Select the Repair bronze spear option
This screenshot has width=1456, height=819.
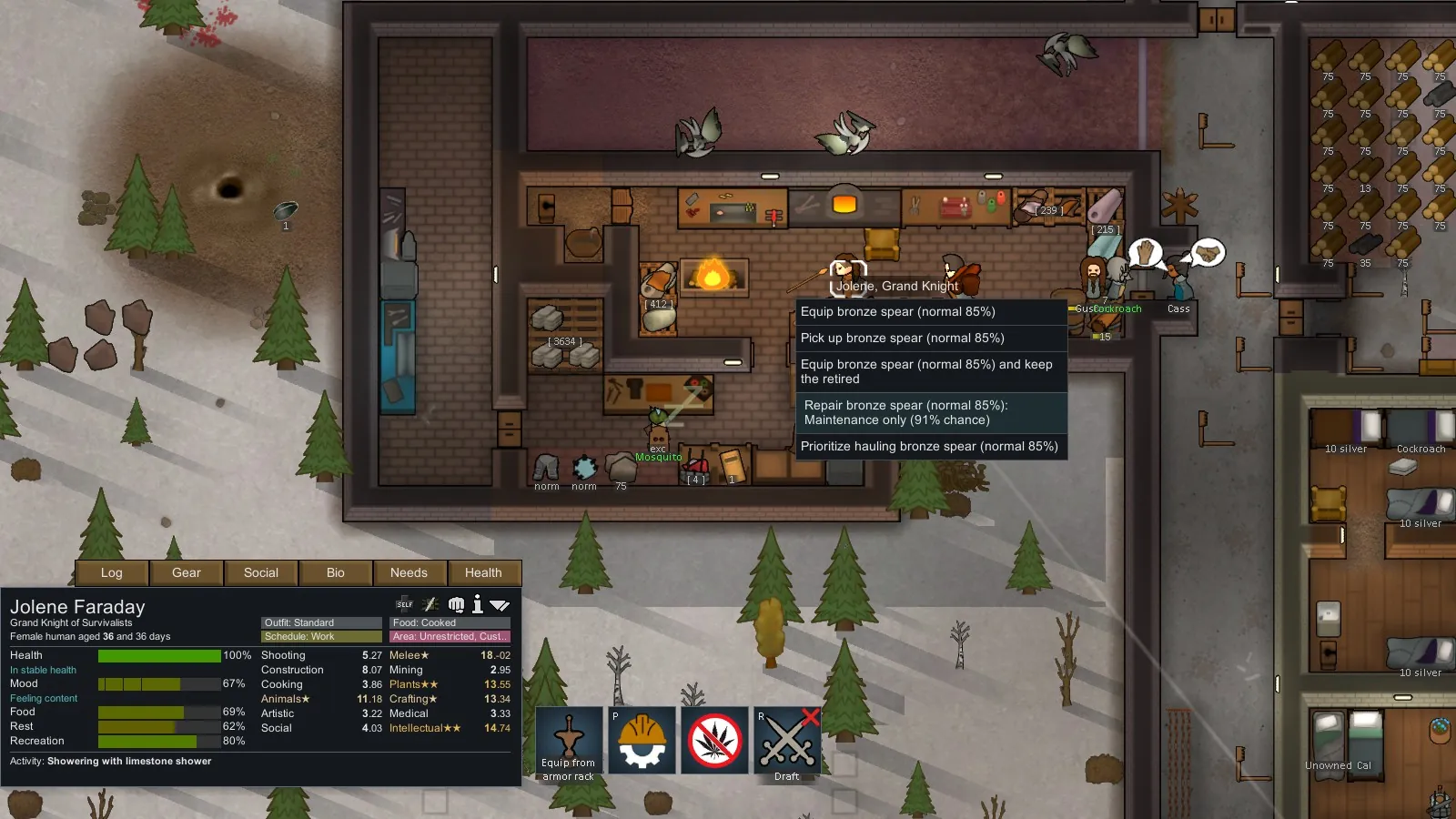(930, 413)
